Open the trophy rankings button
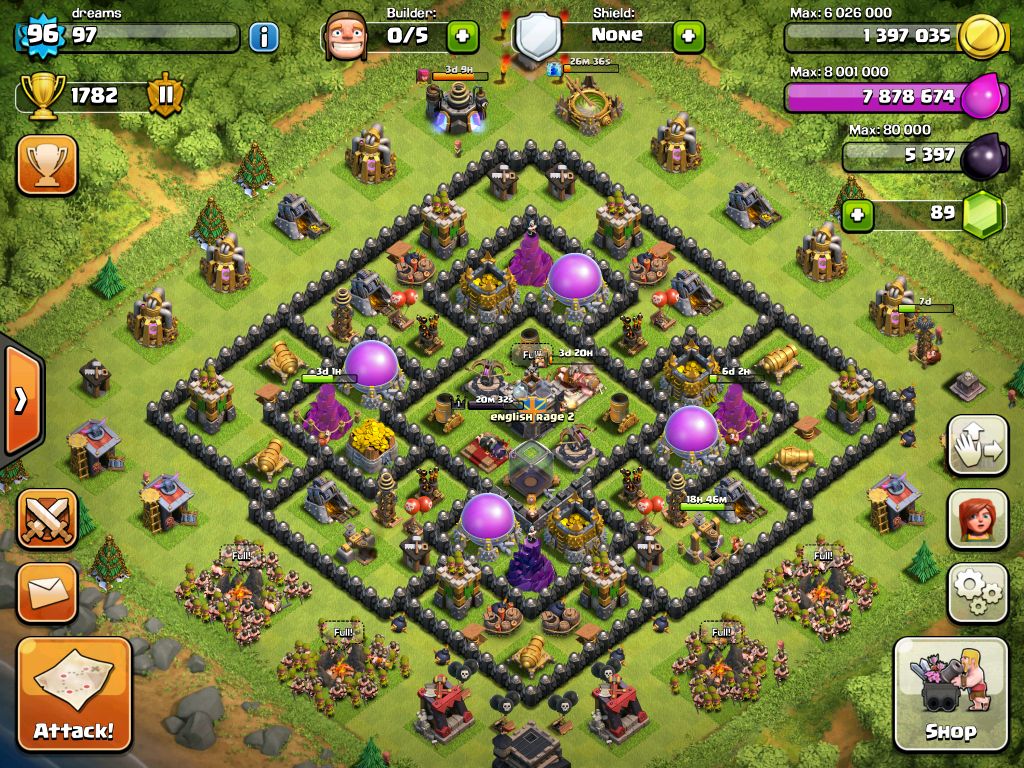The image size is (1024, 768). (47, 165)
